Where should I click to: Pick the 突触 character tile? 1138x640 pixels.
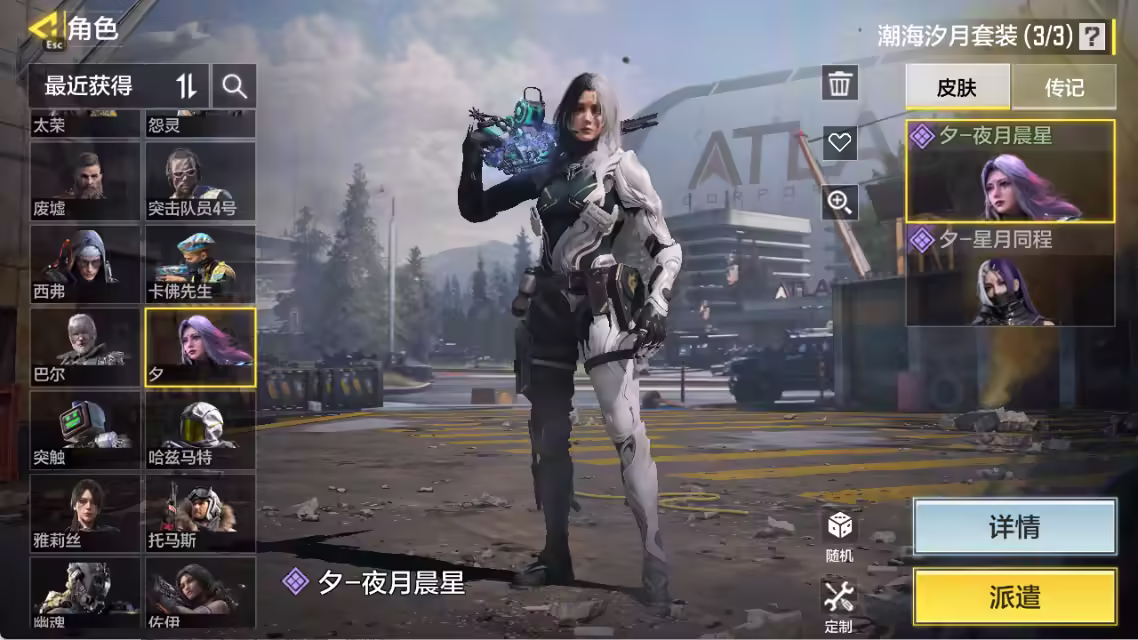coord(85,431)
